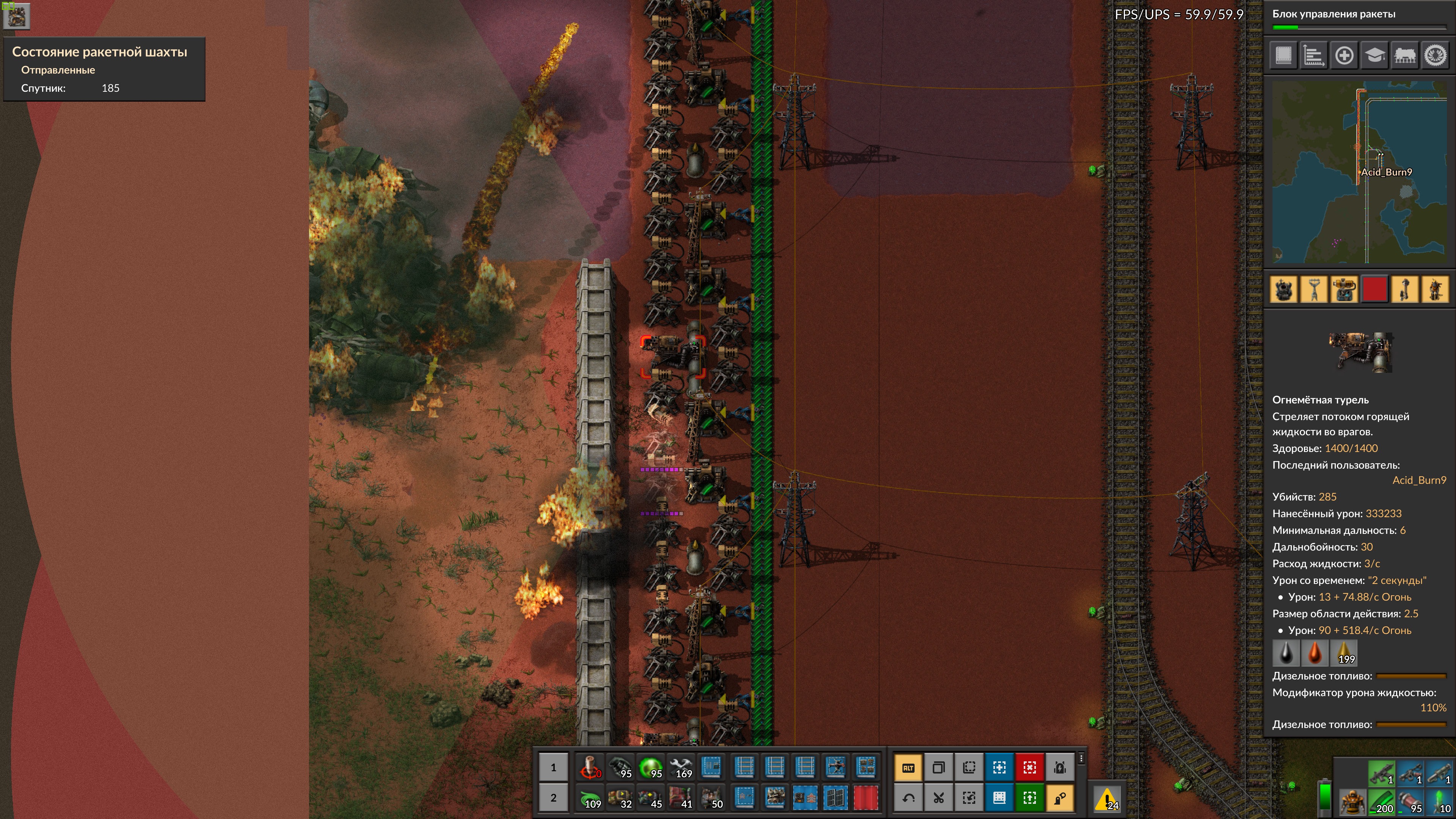Activate the scissors cut tool

click(939, 798)
